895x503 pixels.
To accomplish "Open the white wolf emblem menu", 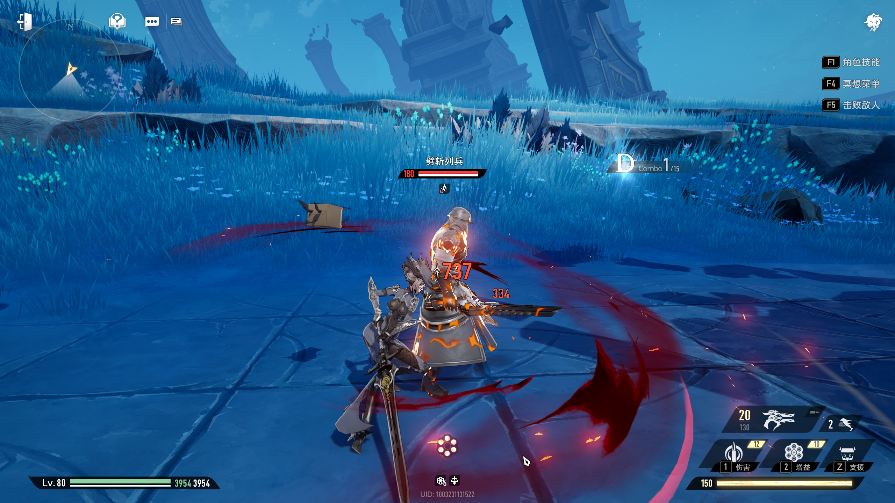I will point(873,22).
